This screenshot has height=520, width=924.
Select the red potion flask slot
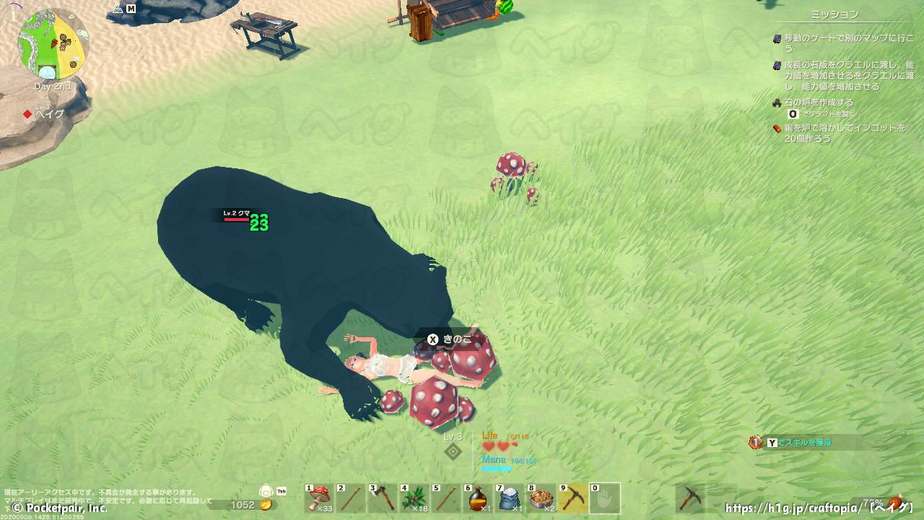pos(478,498)
